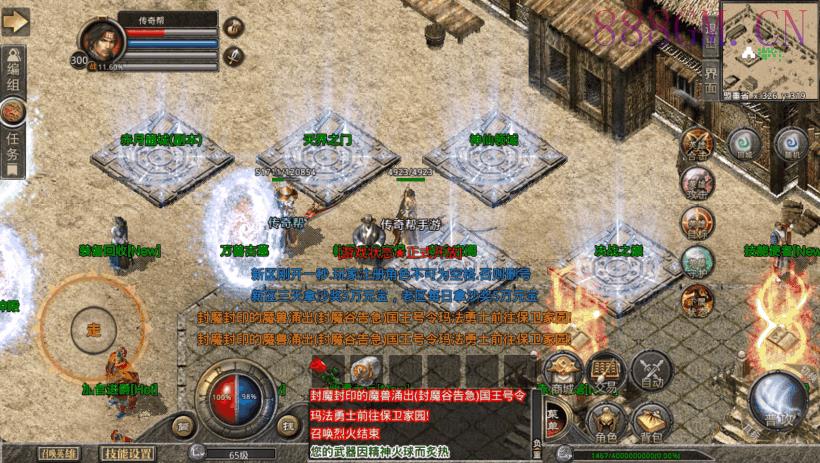The image size is (820, 463).
Task: Toggle 自动 auto-combat
Action: [x=651, y=372]
